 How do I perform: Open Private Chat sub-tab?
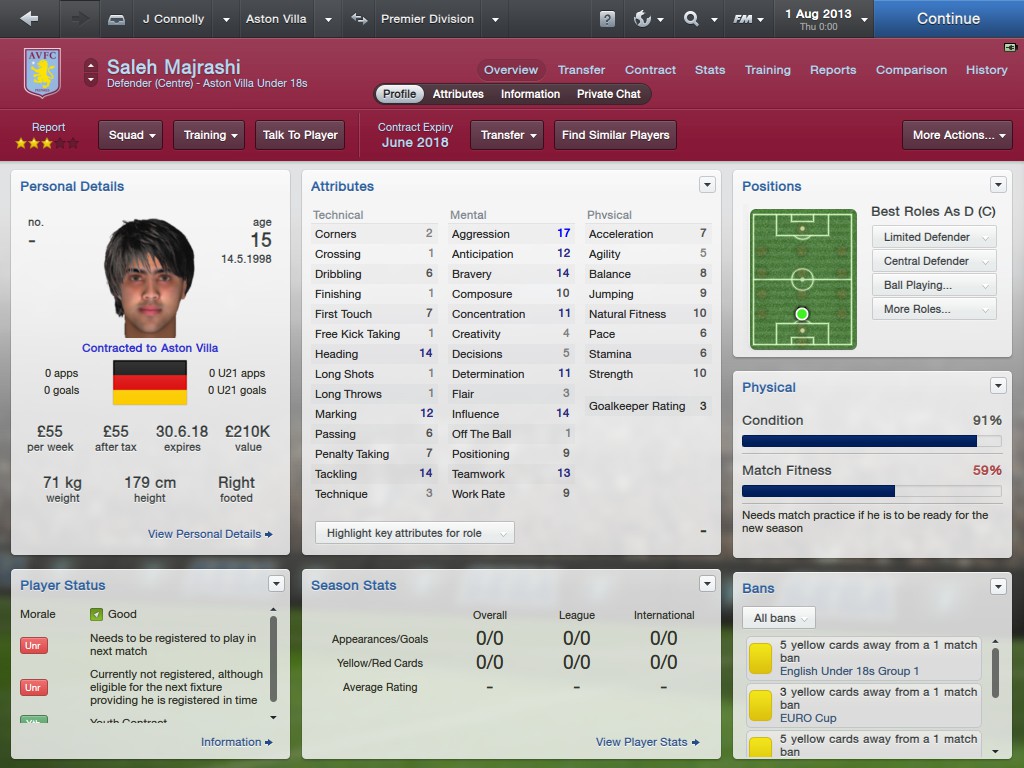pos(608,94)
